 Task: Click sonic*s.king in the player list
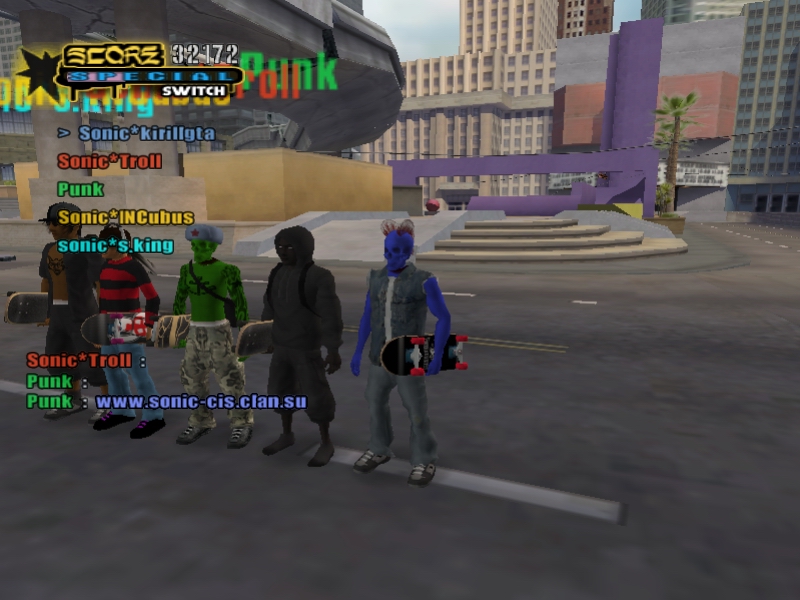pyautogui.click(x=115, y=245)
